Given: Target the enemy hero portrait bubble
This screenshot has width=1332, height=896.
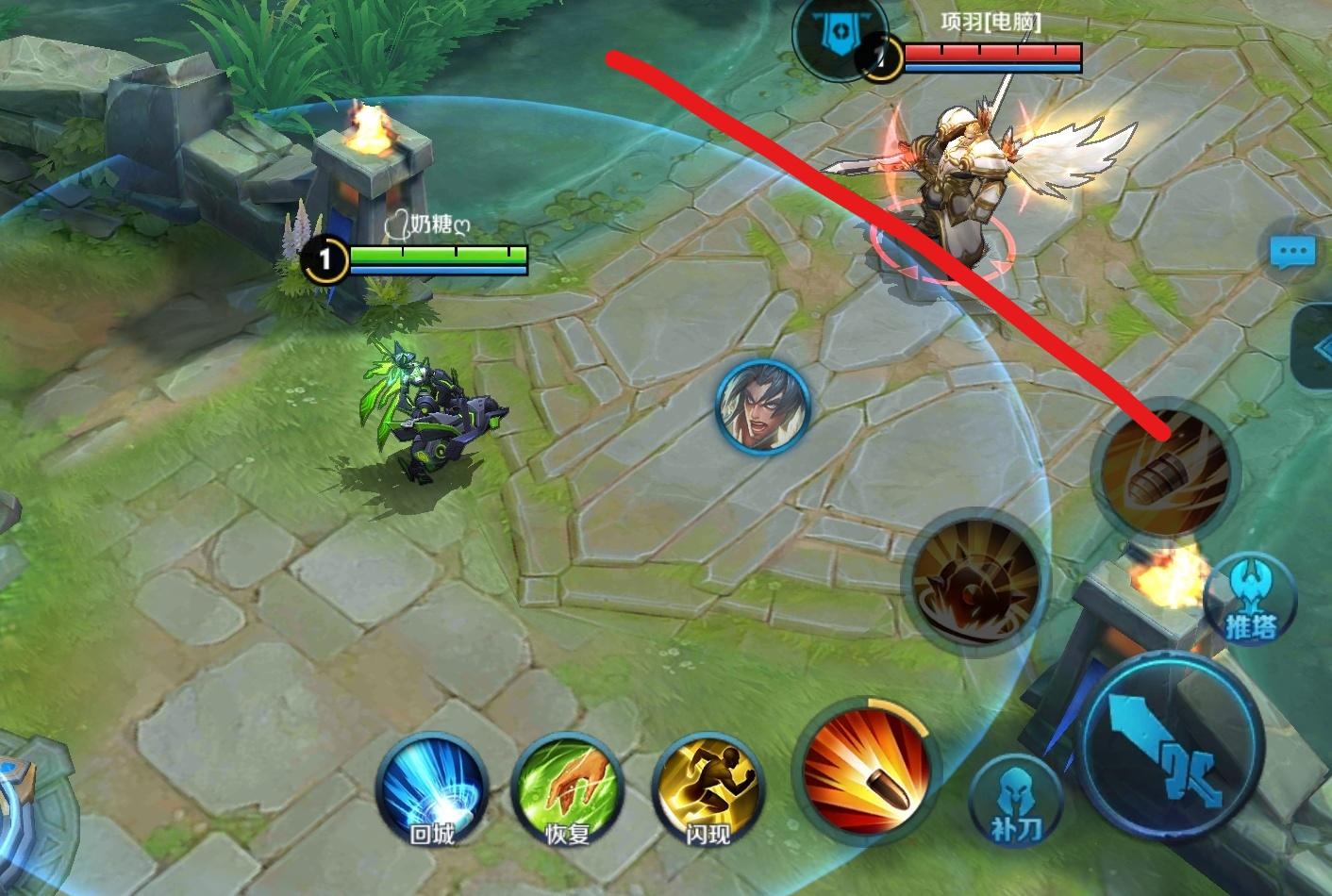Looking at the screenshot, I should point(762,407).
